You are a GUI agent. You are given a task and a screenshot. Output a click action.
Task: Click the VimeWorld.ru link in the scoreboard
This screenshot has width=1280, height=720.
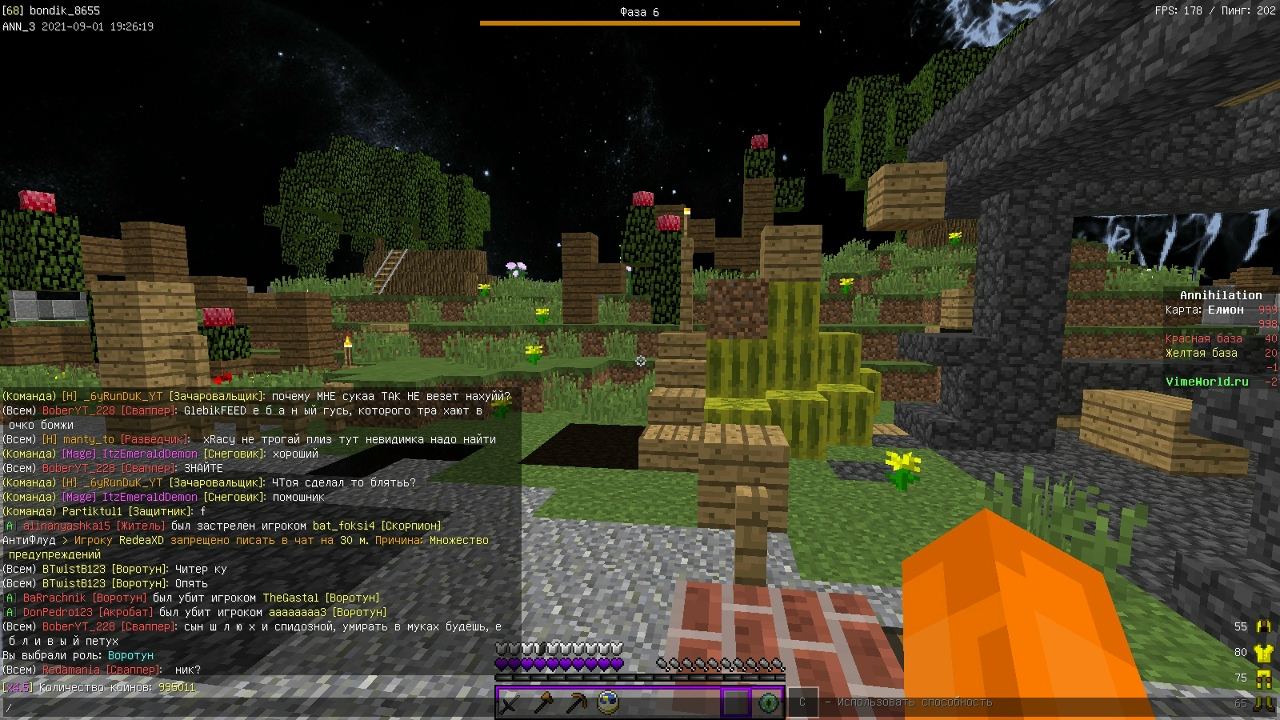coord(1206,382)
